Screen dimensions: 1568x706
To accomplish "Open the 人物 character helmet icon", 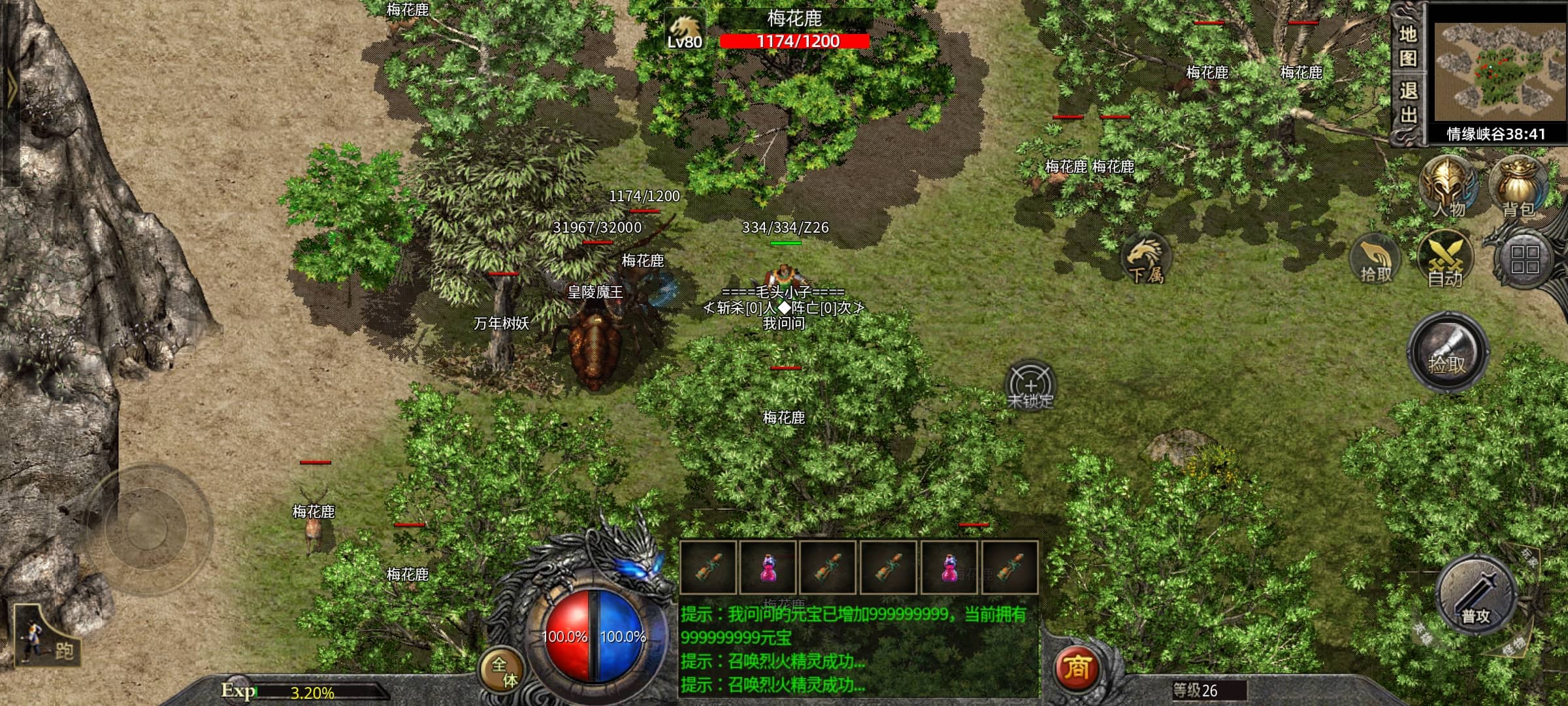I will 1448,188.
